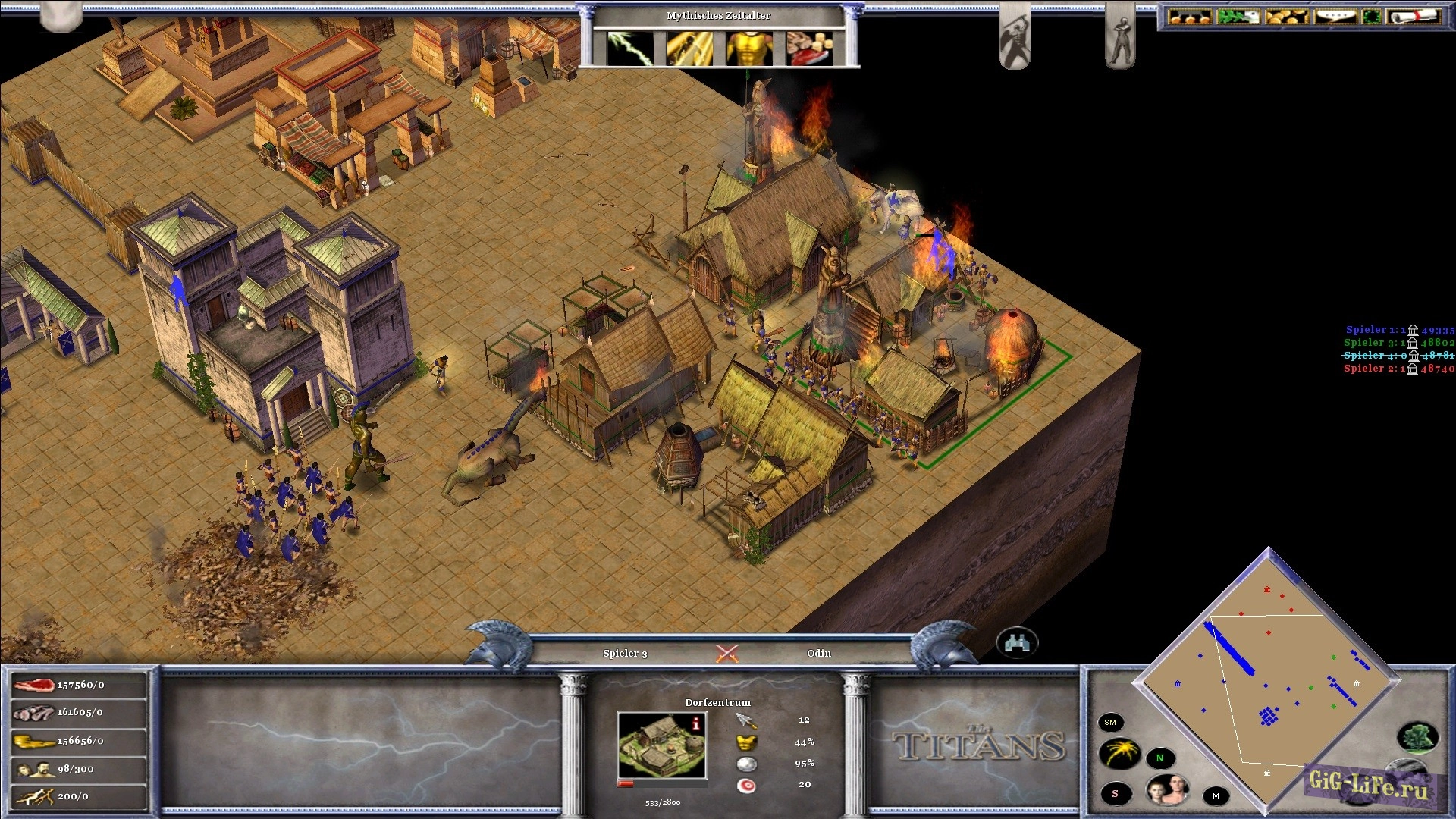Select the two-faces villager portrait button
Image resolution: width=1456 pixels, height=819 pixels.
[x=1167, y=791]
